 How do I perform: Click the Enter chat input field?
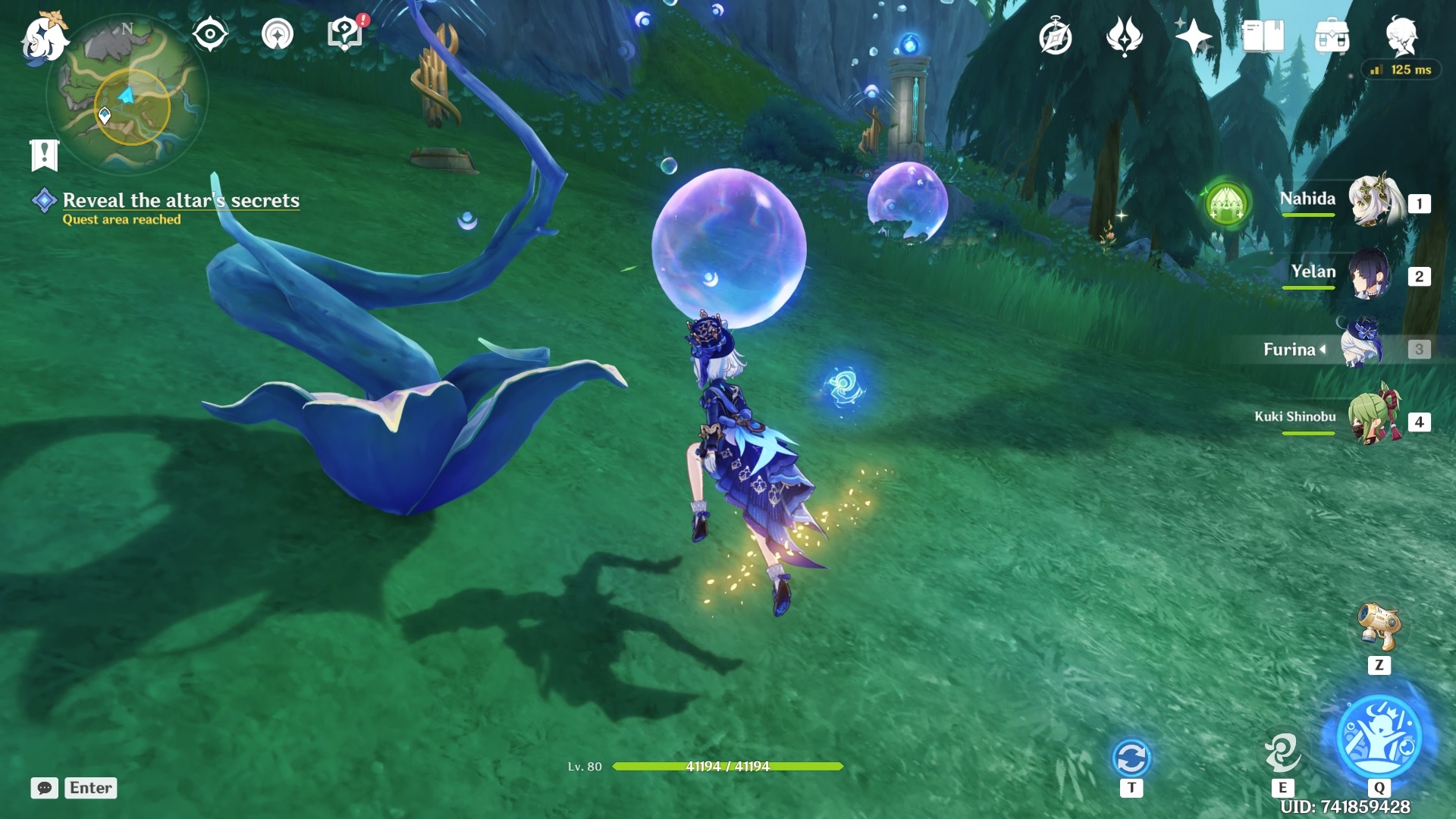click(89, 788)
